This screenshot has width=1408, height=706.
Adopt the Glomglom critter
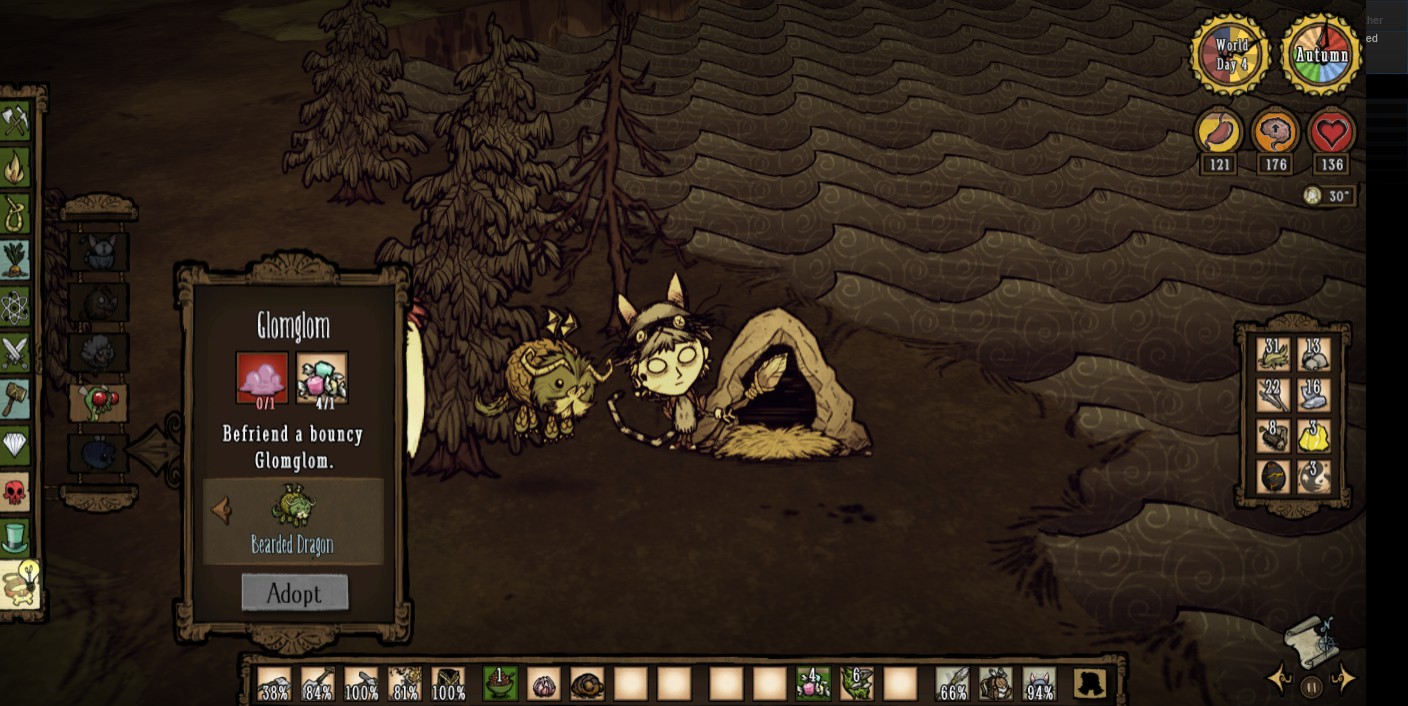click(295, 593)
